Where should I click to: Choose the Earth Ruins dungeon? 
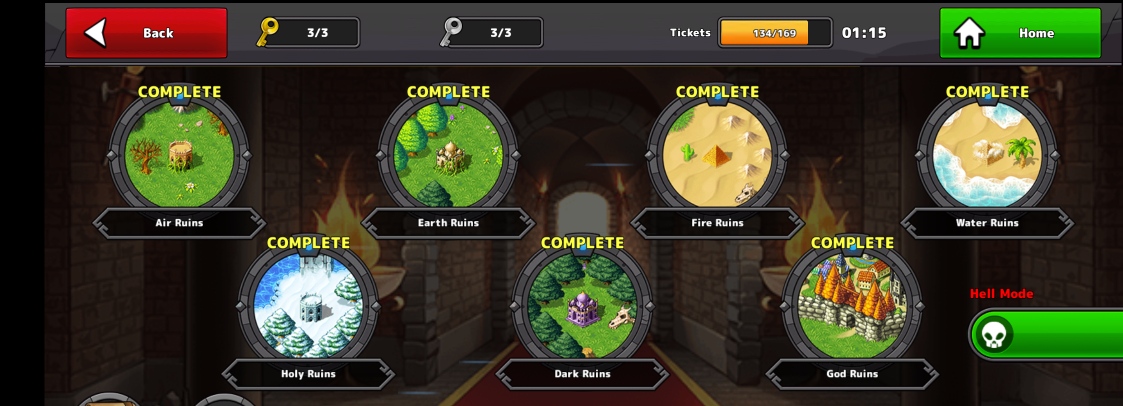[447, 153]
